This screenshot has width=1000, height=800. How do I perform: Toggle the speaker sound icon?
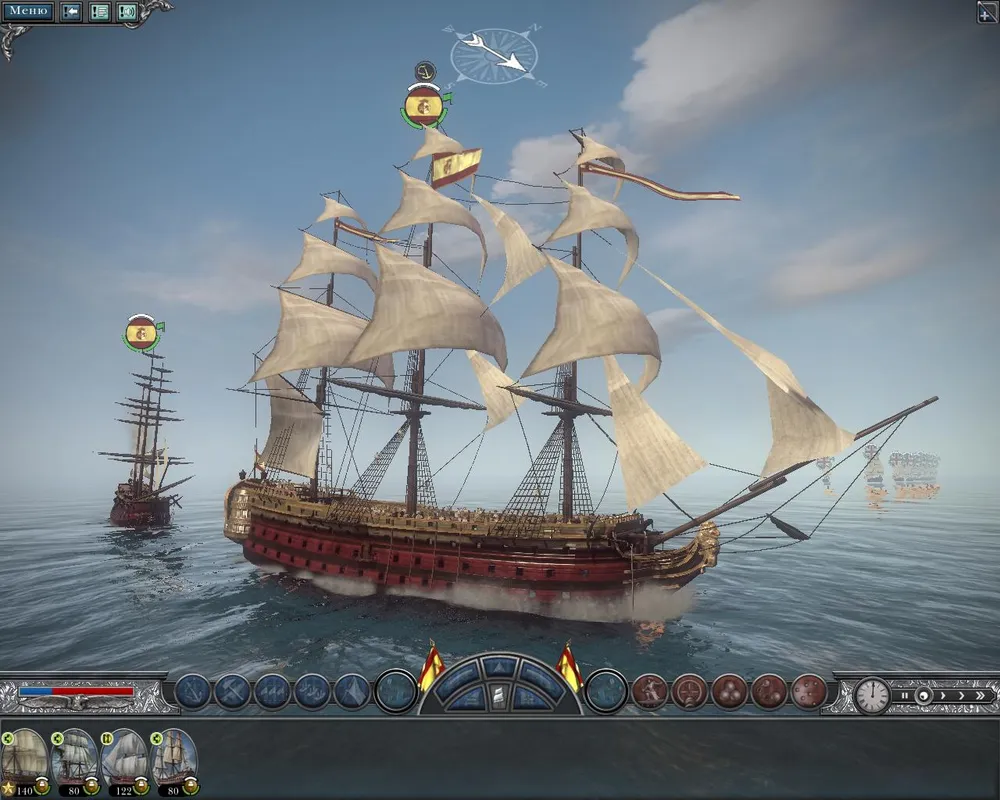pos(127,12)
